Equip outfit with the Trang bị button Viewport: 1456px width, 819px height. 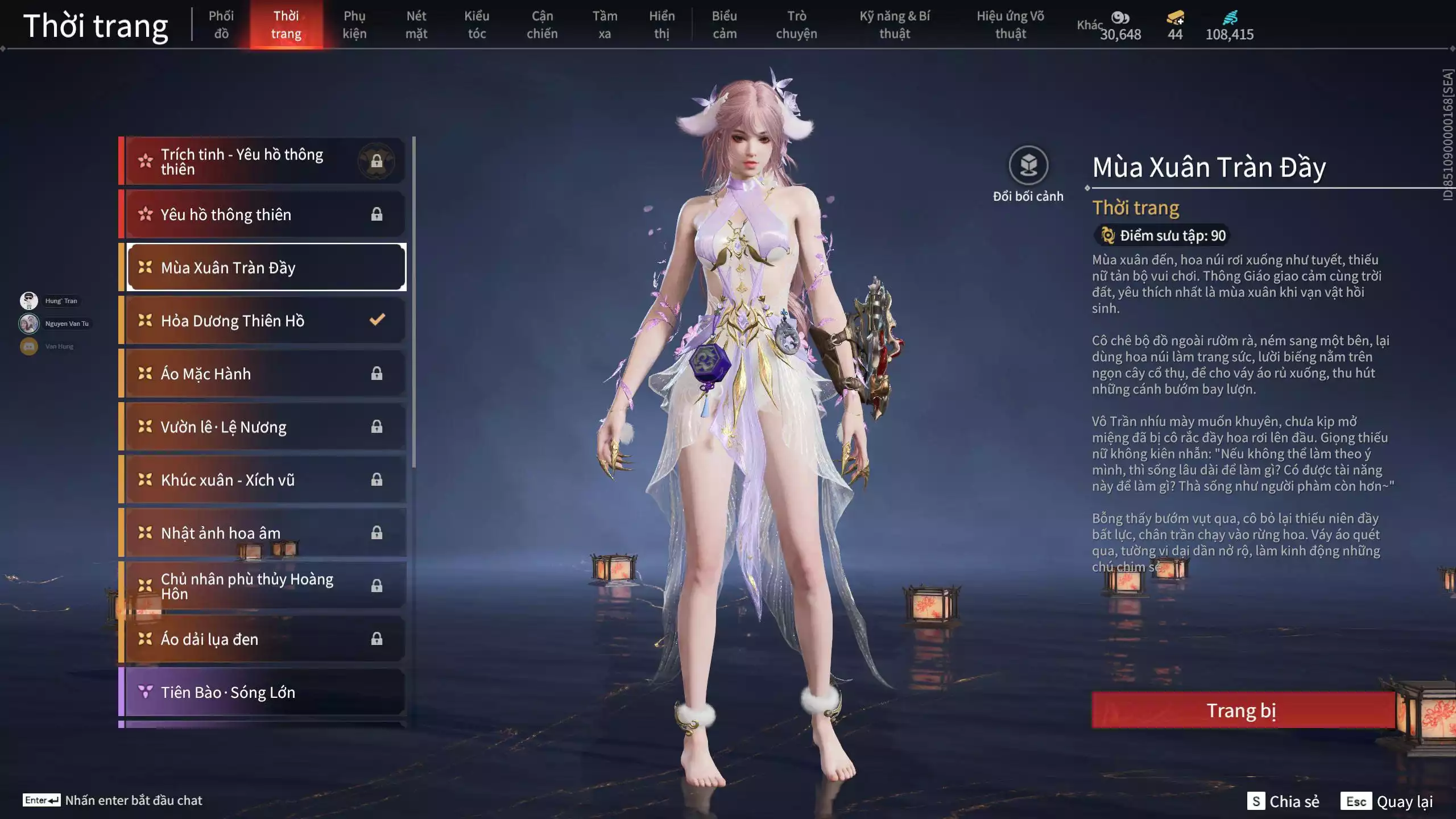point(1242,710)
